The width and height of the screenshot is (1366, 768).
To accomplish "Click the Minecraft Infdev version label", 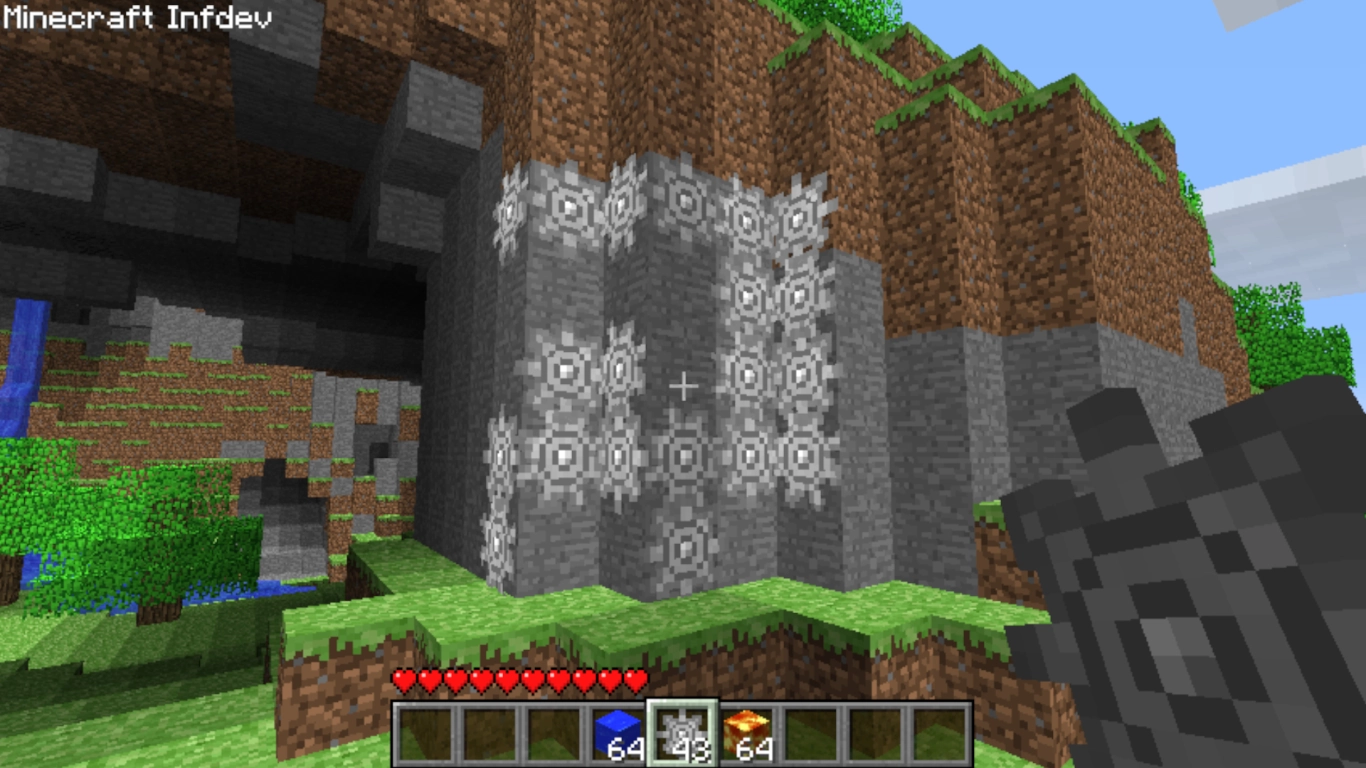I will (135, 16).
